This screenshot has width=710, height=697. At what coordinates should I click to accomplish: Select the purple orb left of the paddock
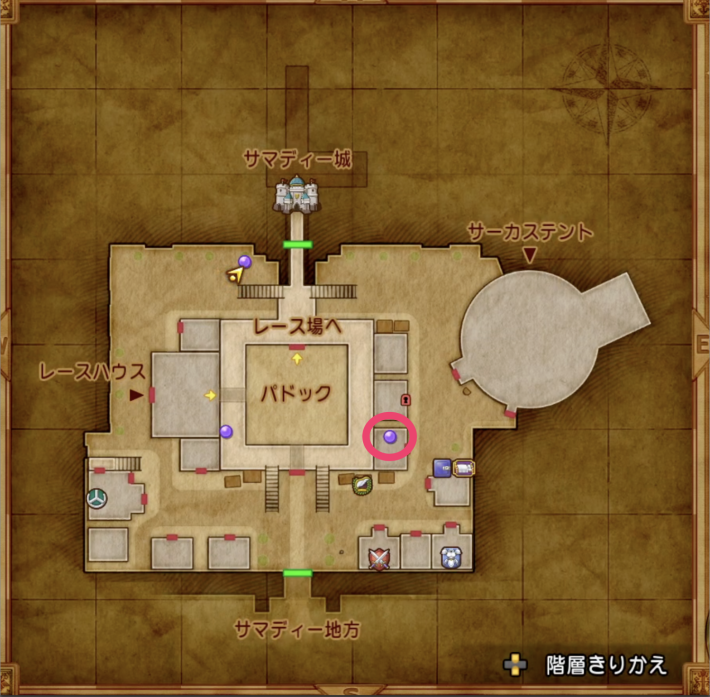[x=226, y=431]
